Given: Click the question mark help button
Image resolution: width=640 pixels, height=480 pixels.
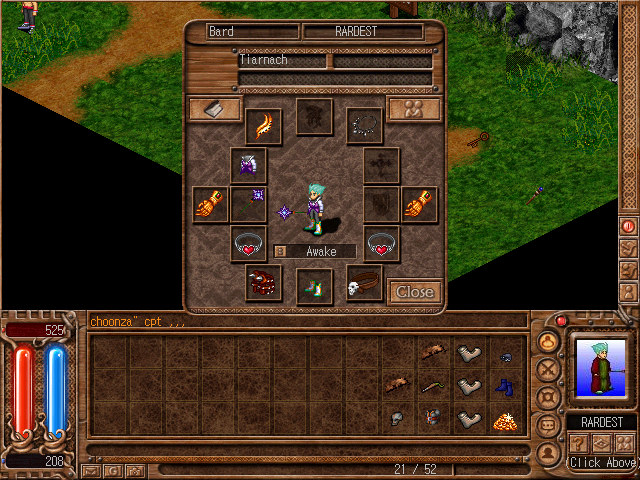Looking at the screenshot, I should 578,443.
